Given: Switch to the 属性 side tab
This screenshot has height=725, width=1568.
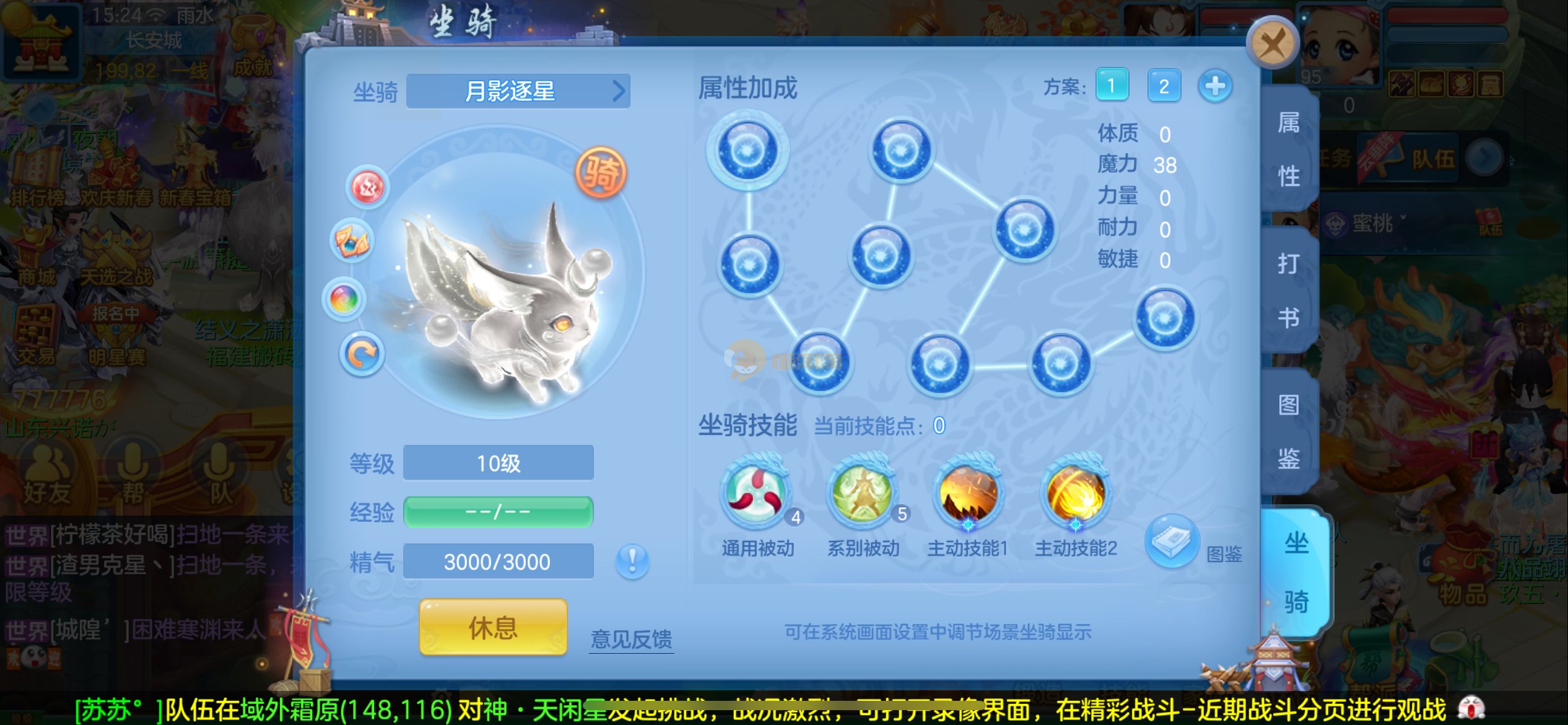Looking at the screenshot, I should coord(1289,149).
